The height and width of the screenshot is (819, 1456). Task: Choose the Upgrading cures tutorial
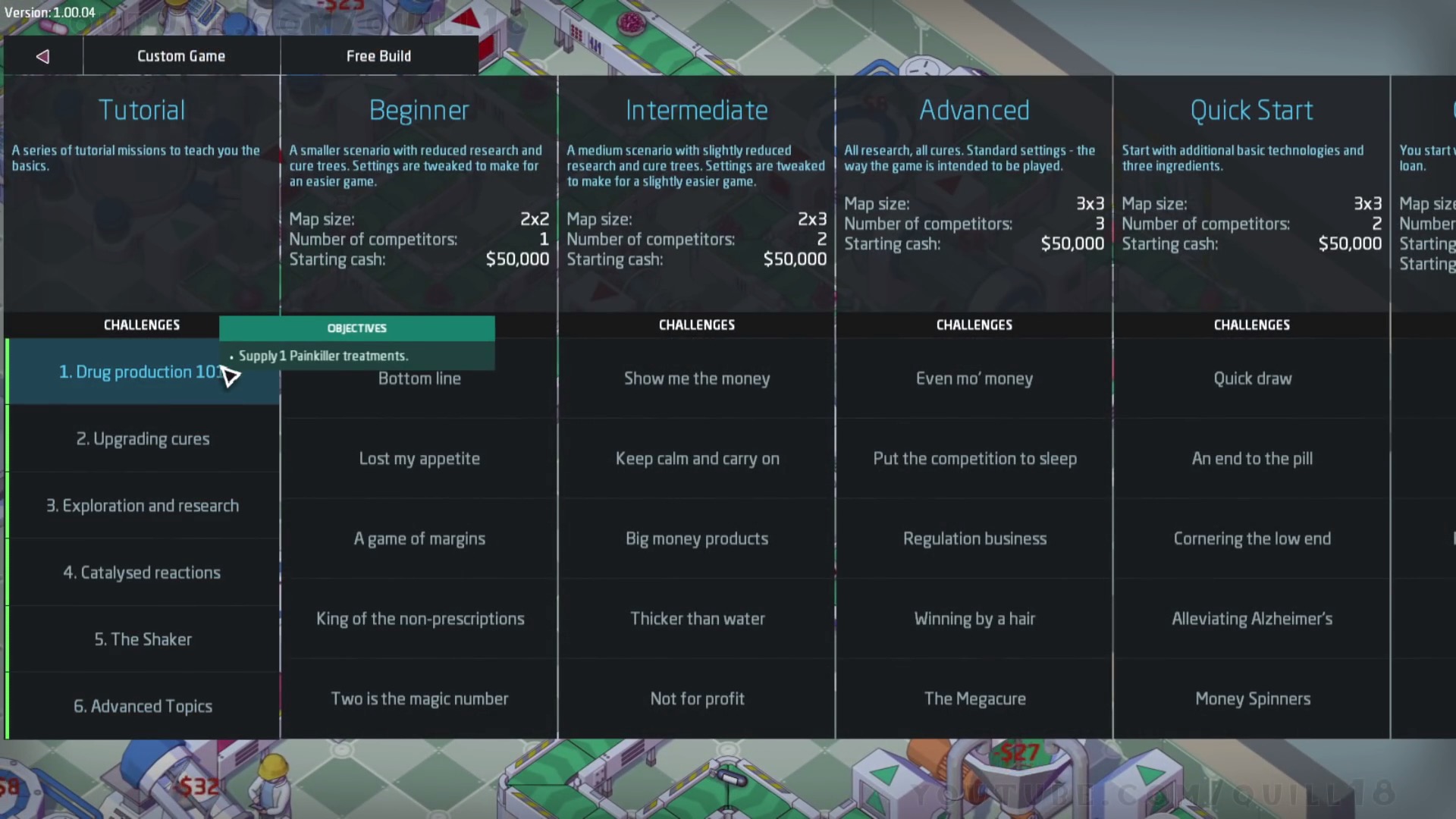(143, 439)
